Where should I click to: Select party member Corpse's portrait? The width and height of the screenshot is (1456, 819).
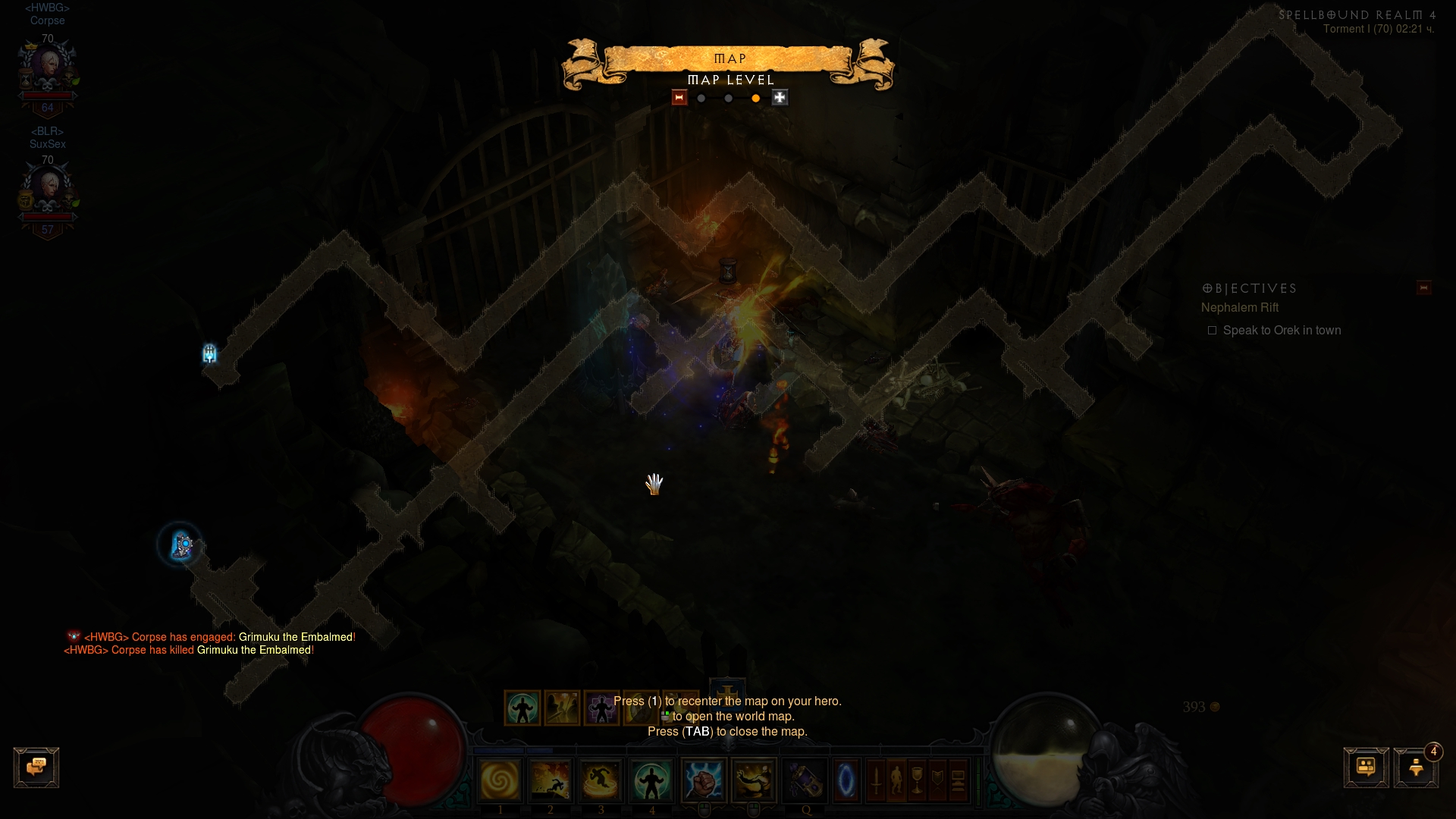tap(48, 70)
